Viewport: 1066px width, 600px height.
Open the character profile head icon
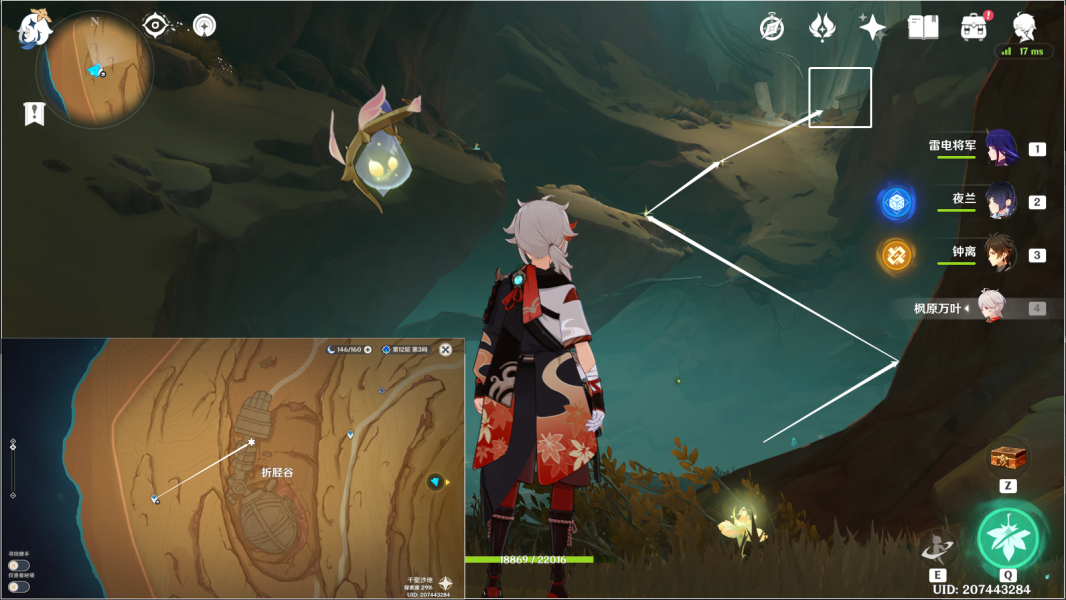click(1024, 27)
